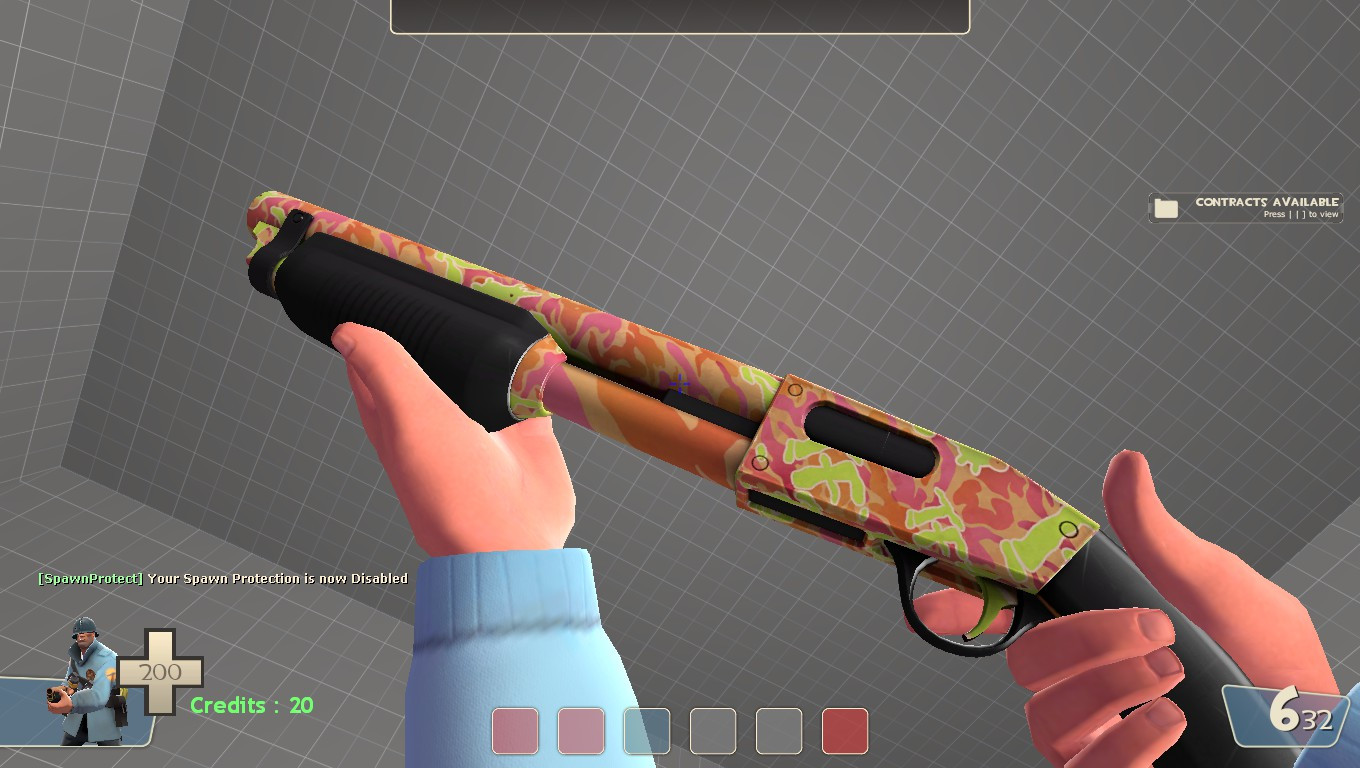Click the green [SpawnProtect] tag in chat

pyautogui.click(x=88, y=578)
